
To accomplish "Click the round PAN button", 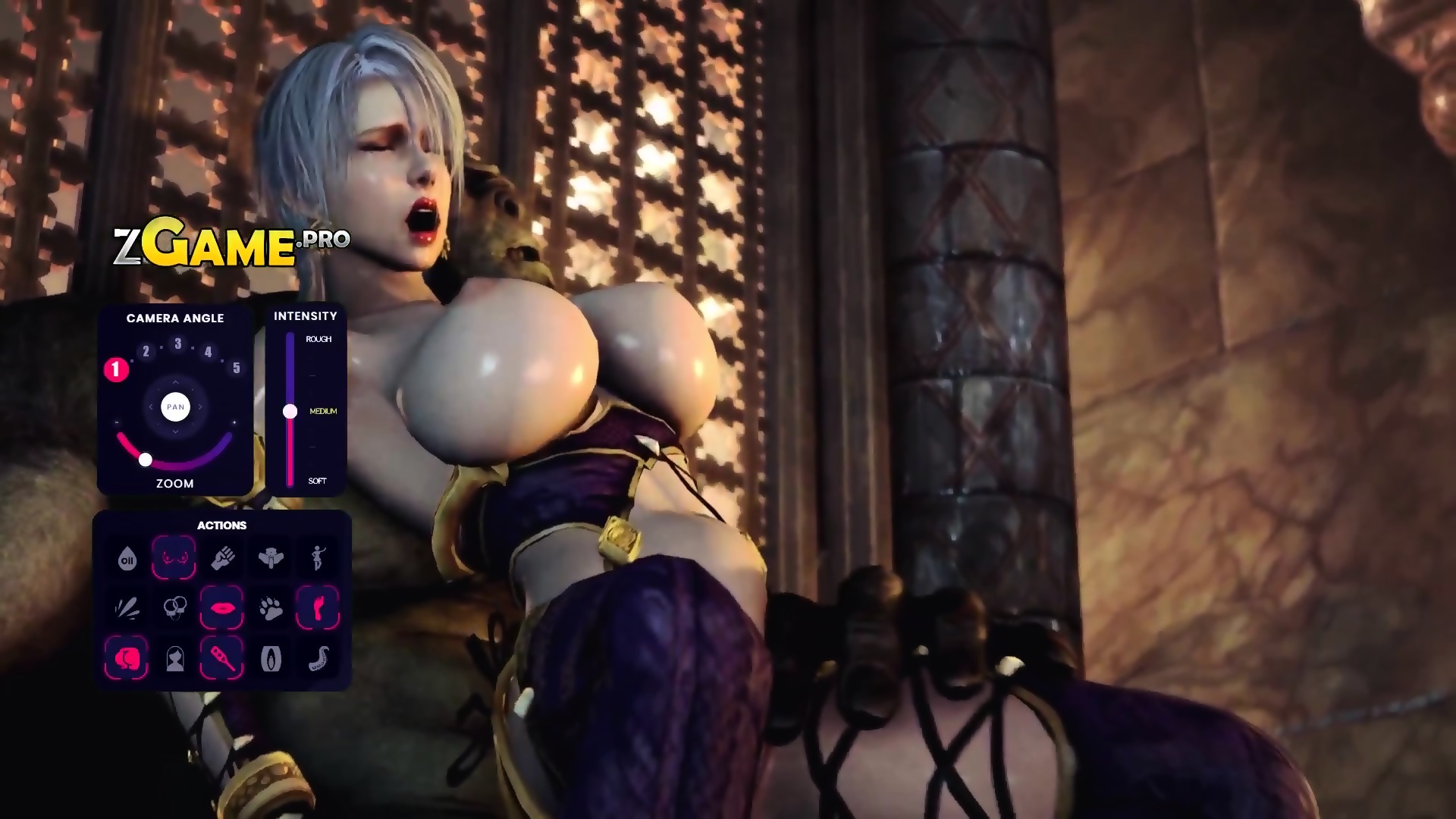I will pyautogui.click(x=175, y=407).
